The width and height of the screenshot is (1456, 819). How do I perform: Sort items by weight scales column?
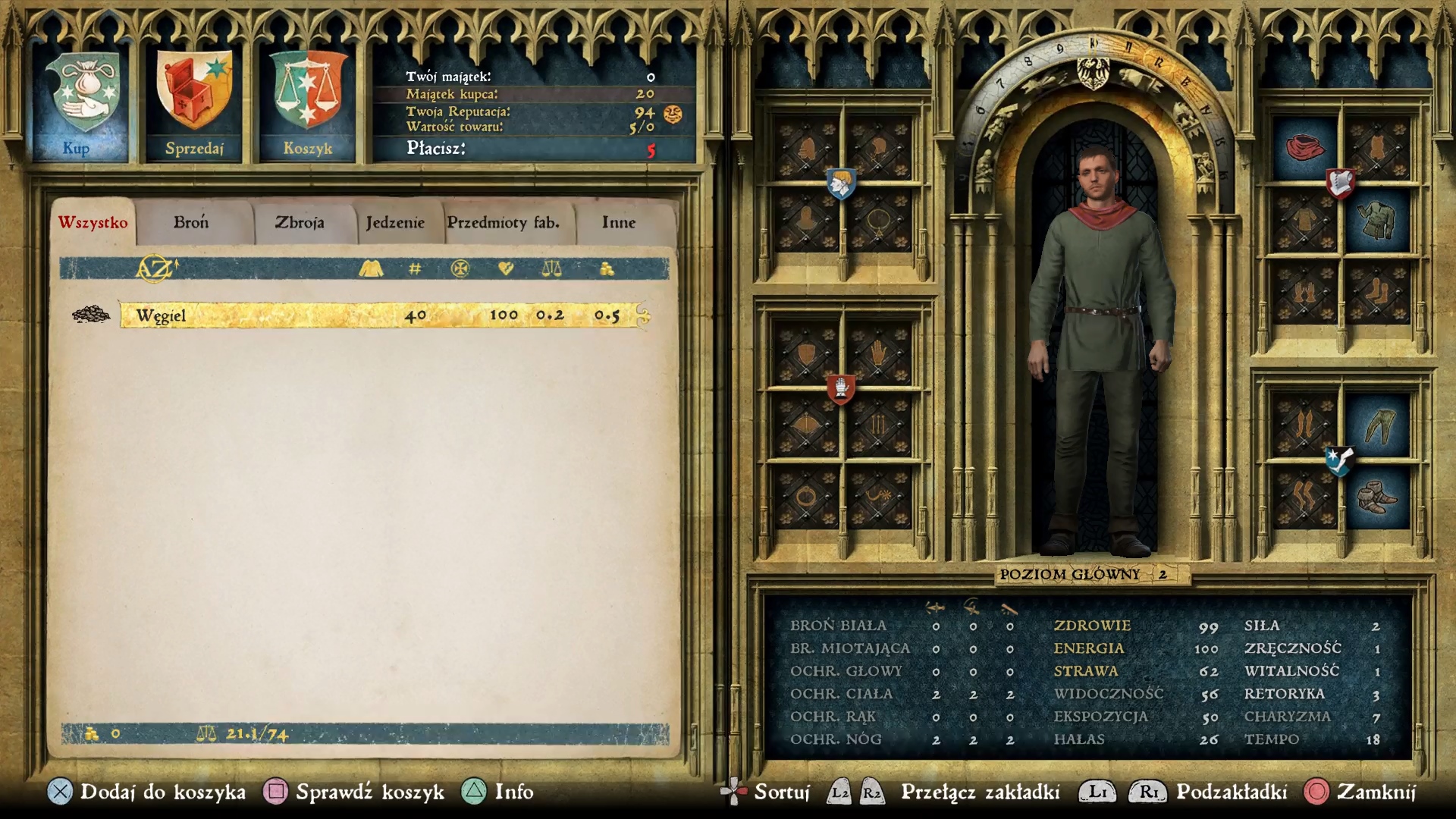[551, 268]
